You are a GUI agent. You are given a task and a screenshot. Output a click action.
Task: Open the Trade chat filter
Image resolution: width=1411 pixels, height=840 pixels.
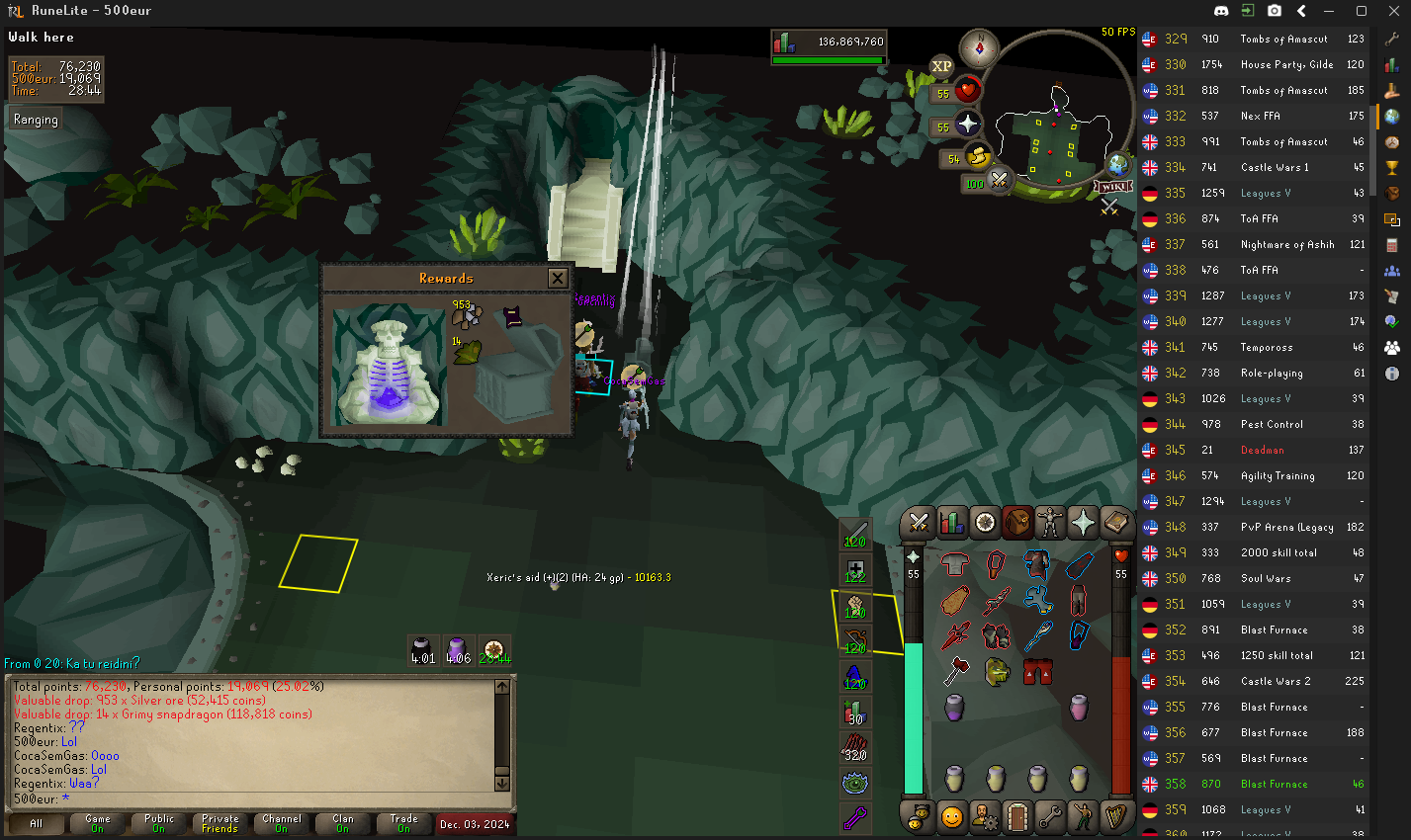[403, 823]
